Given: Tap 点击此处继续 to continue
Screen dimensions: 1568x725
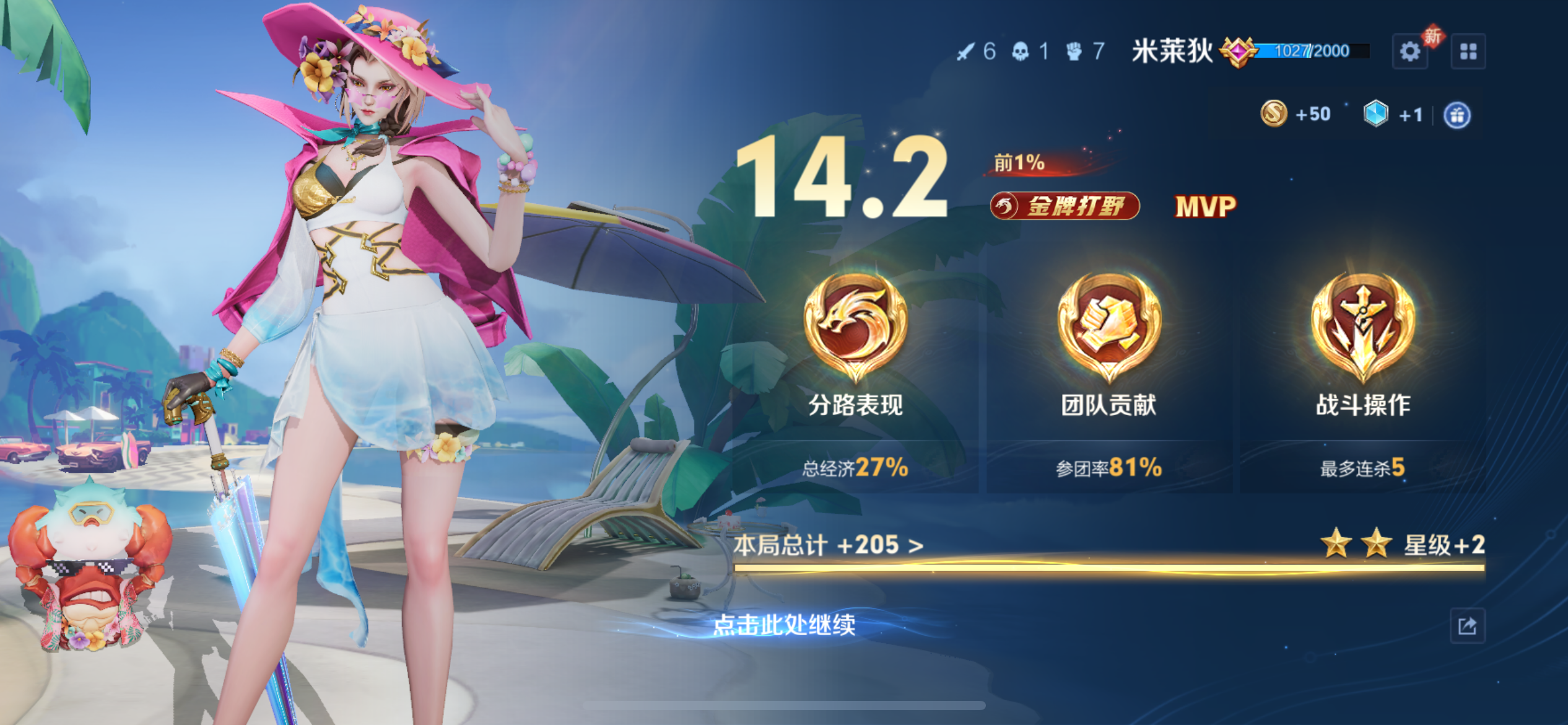Looking at the screenshot, I should (x=784, y=625).
